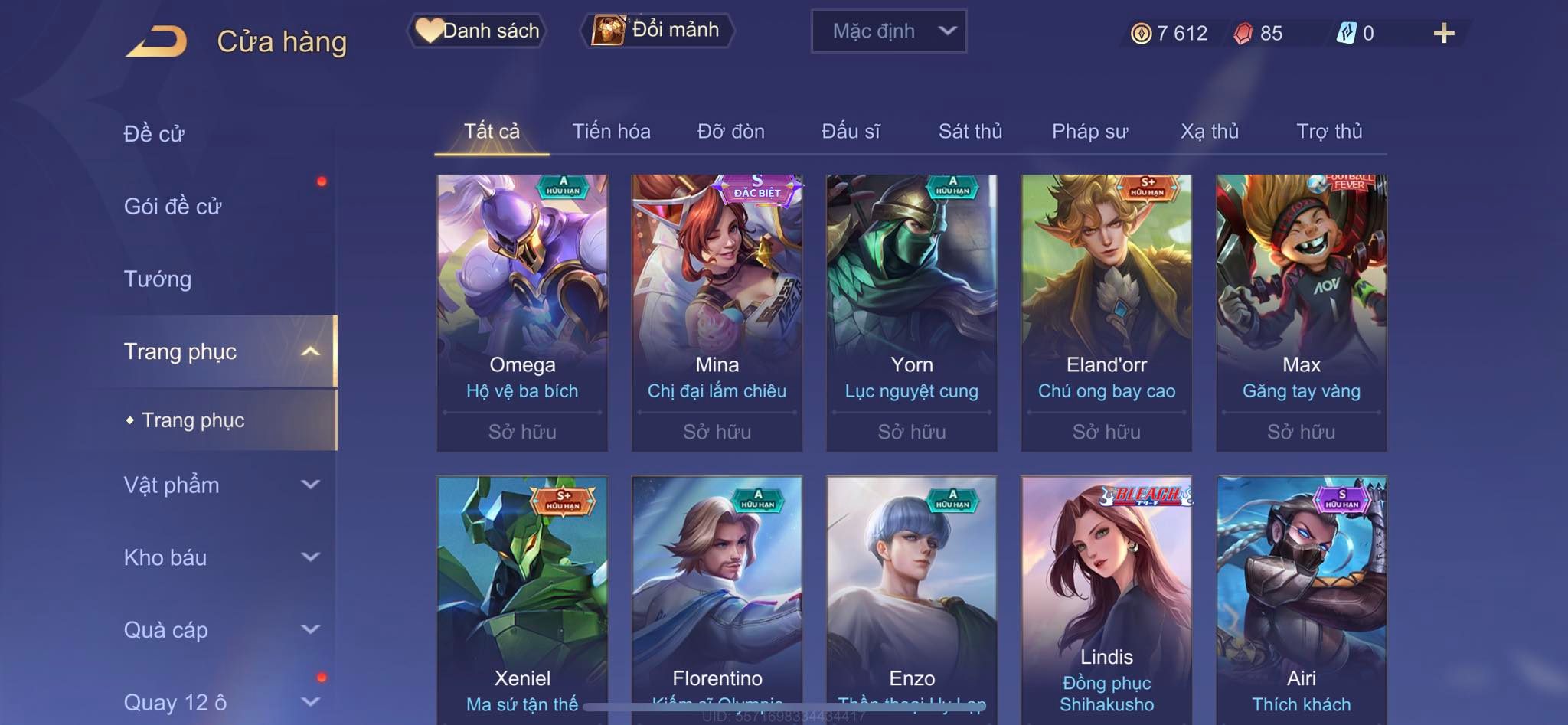Filter by Sát thủ tab
Image resolution: width=1568 pixels, height=725 pixels.
[x=970, y=132]
